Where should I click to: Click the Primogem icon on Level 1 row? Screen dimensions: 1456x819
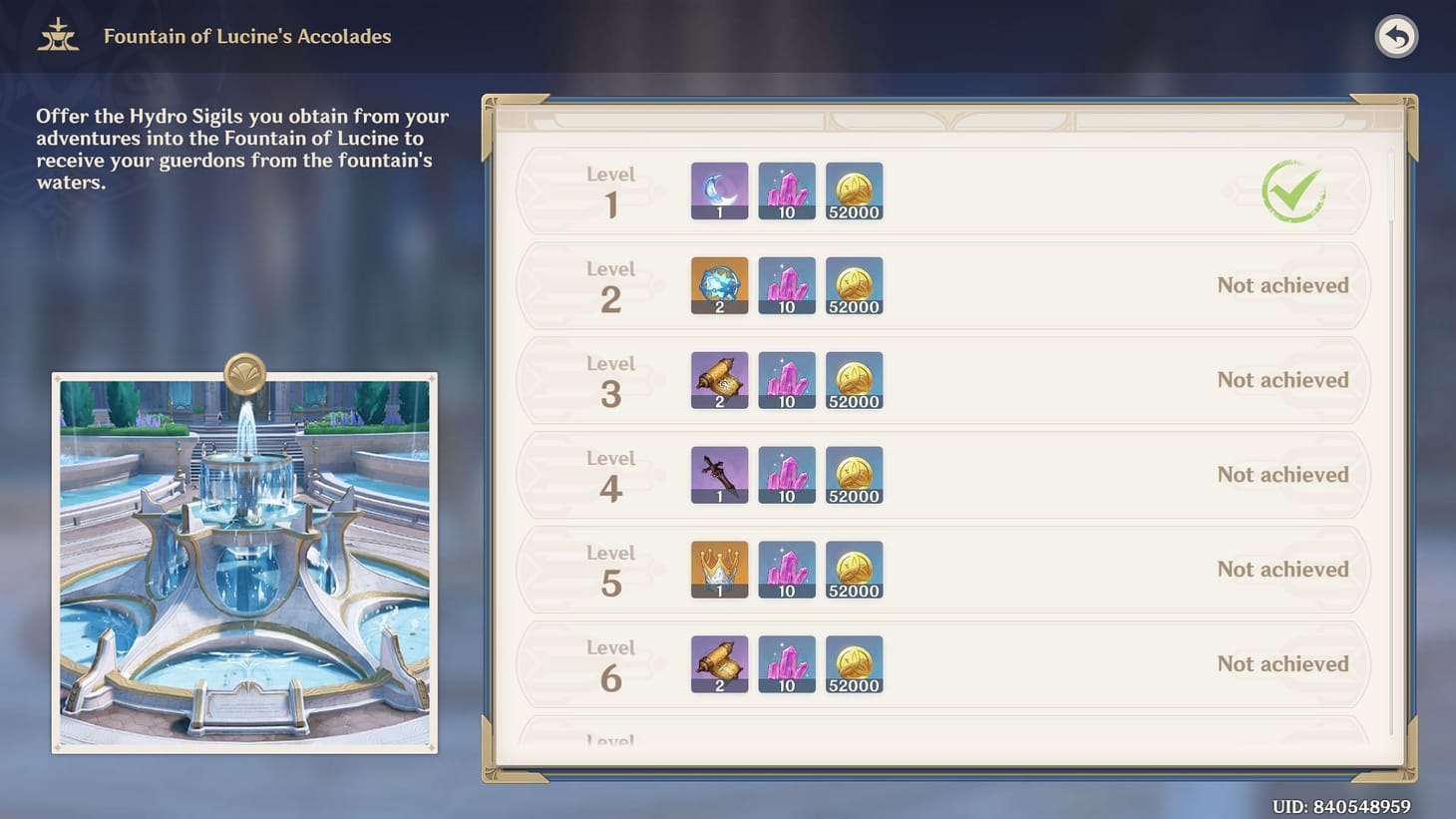pos(787,191)
